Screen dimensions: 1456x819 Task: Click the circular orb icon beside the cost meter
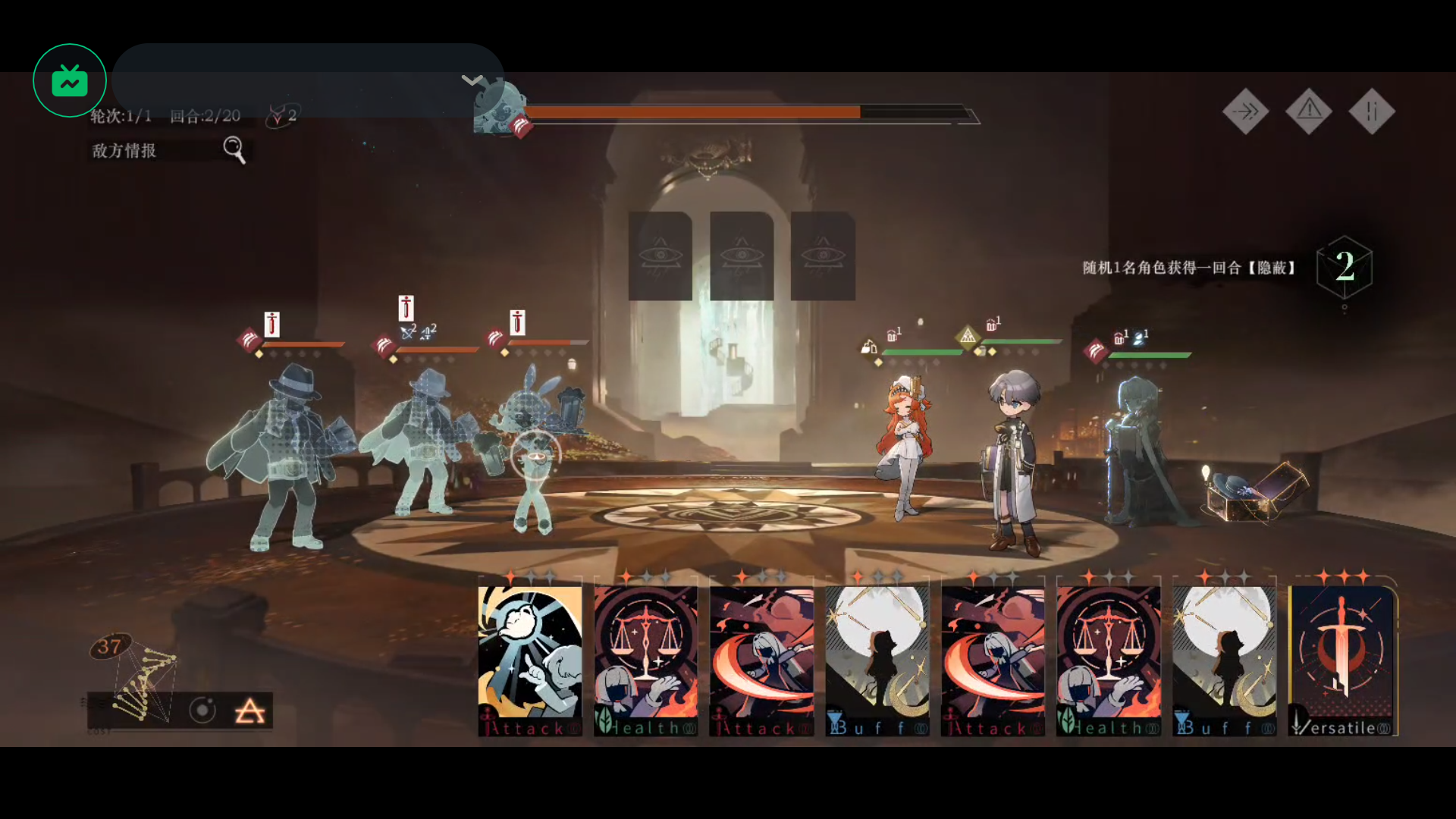[202, 711]
